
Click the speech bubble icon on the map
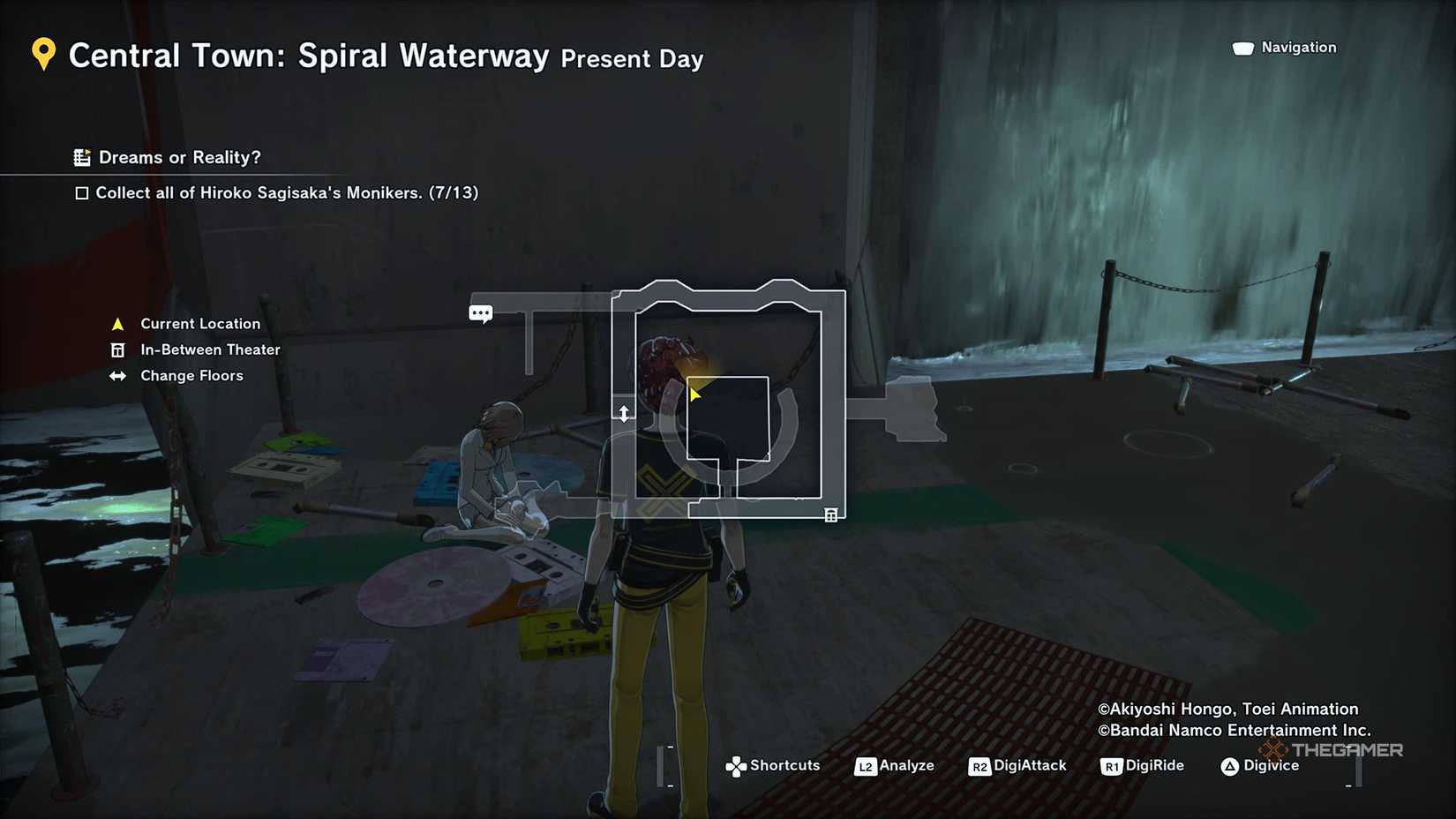point(481,313)
